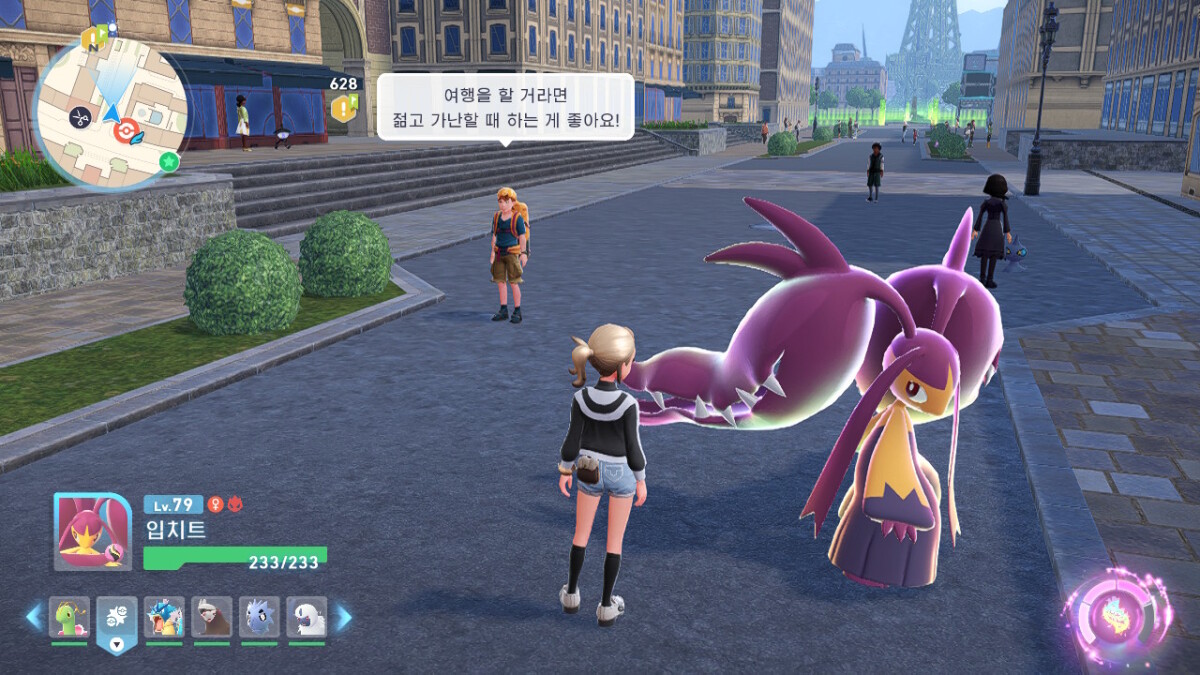The height and width of the screenshot is (675, 1200).
Task: Activate the pink Mega Evolution gauge
Action: click(x=1116, y=615)
